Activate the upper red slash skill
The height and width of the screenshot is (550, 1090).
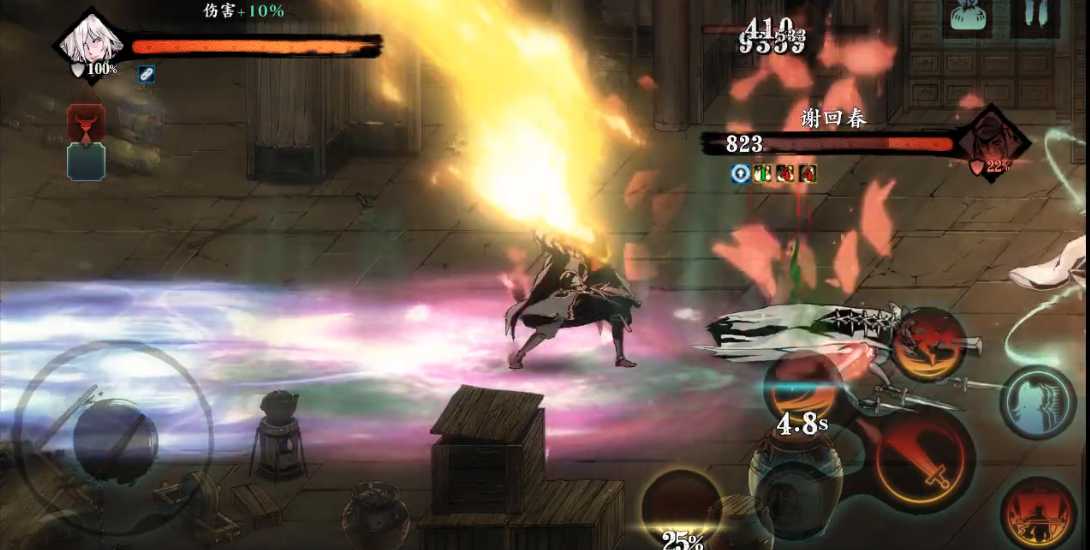pos(928,345)
